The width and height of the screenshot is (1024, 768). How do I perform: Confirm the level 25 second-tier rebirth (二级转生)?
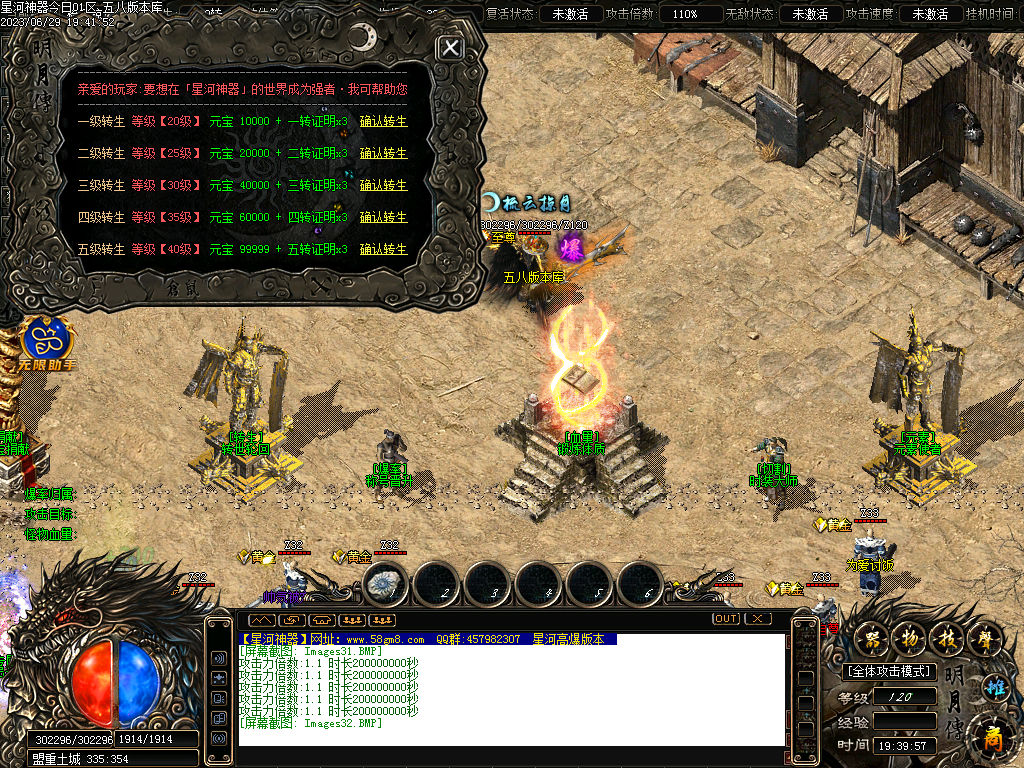(383, 154)
